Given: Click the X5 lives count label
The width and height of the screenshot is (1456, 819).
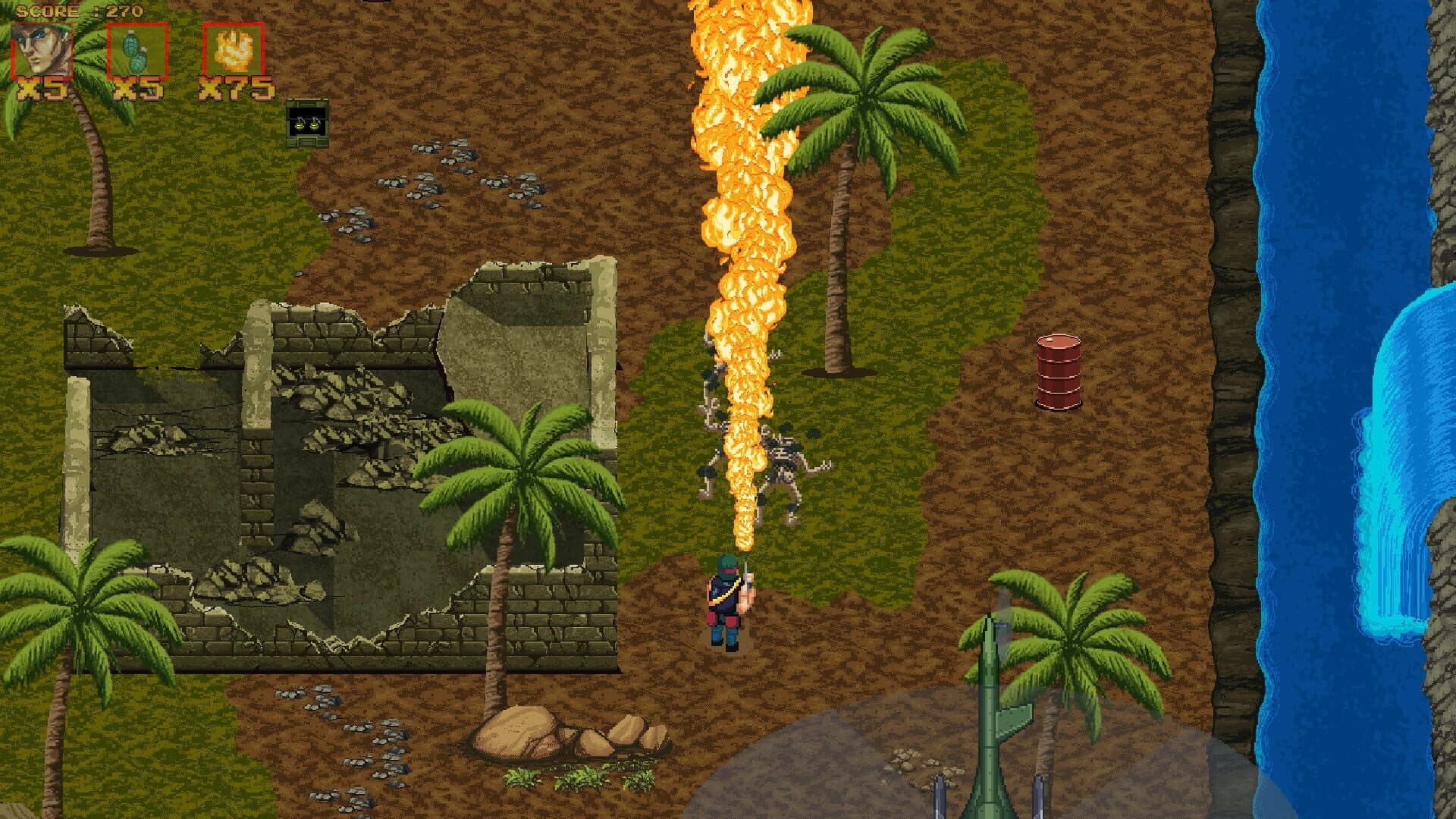Looking at the screenshot, I should point(43,89).
